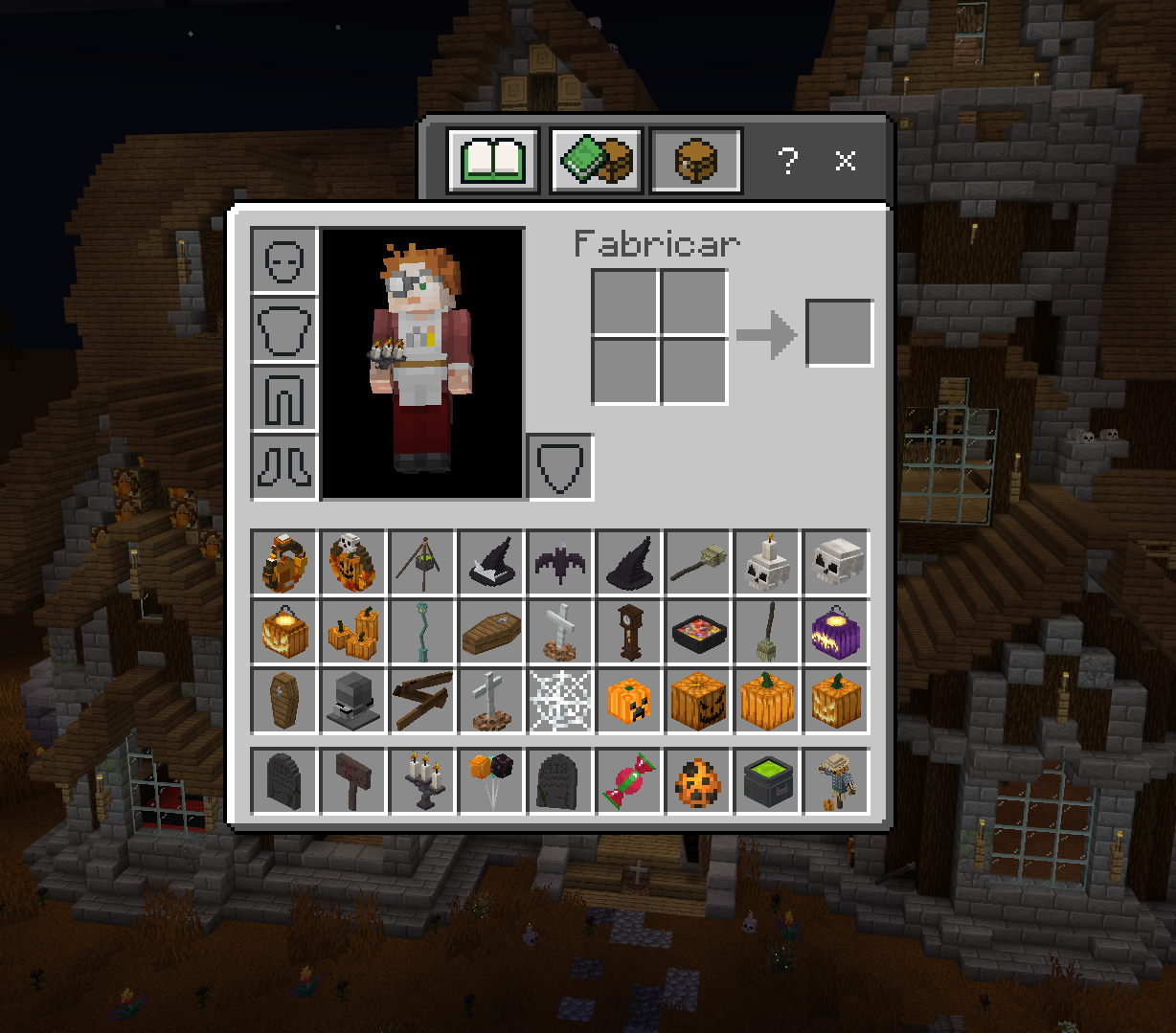Pick the wrapped red and green candy

(629, 781)
